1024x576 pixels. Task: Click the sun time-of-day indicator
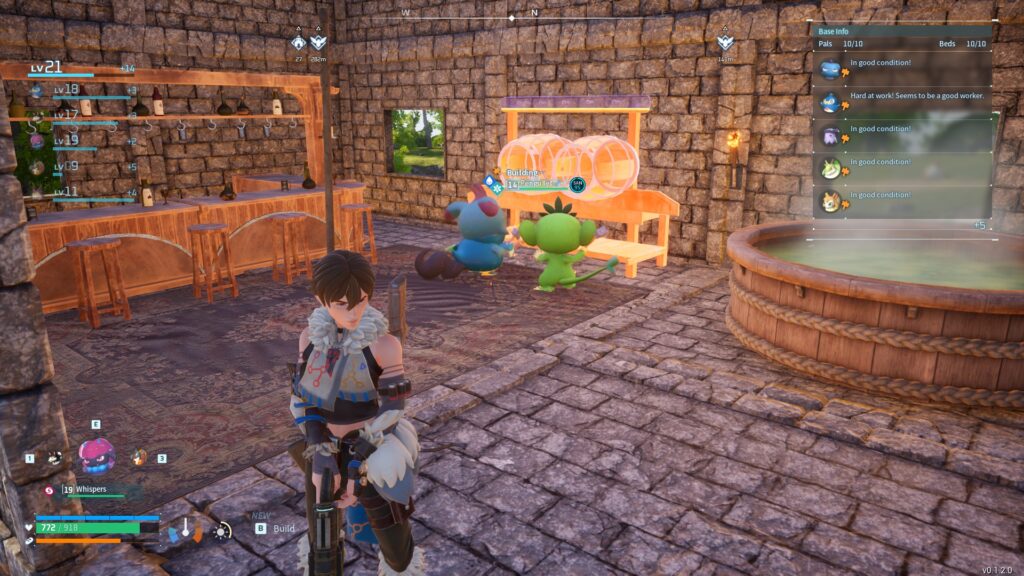tap(221, 529)
